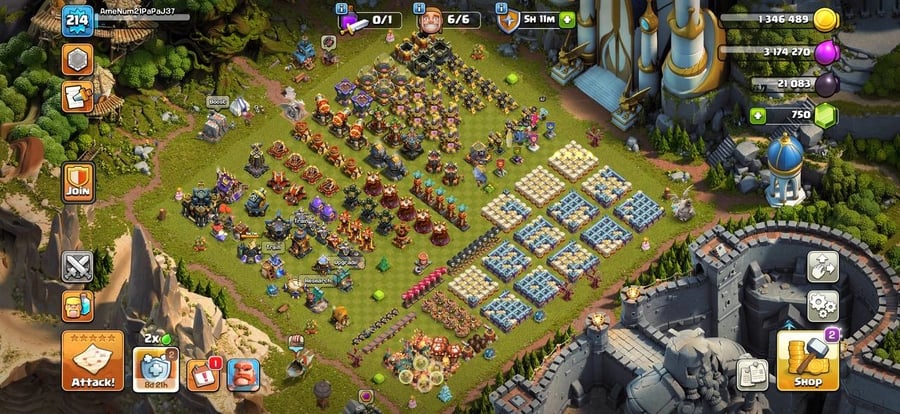Open the magnet button above settings
This screenshot has height=414, width=900.
click(x=821, y=266)
